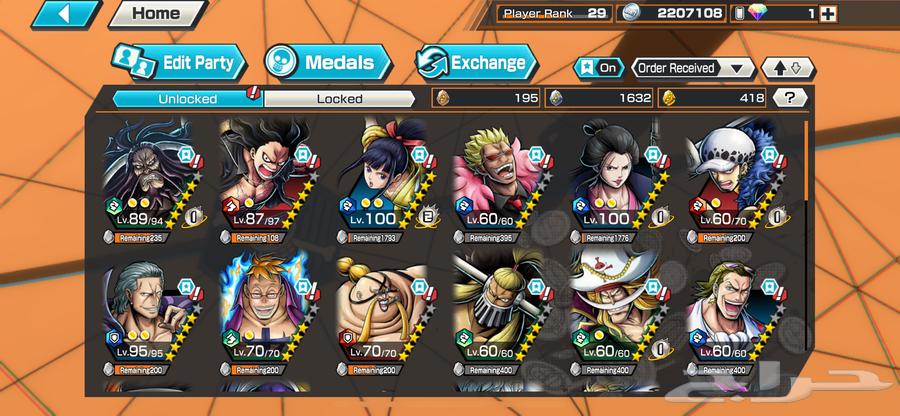Select the Lv.89 Kaido character card

(152, 181)
